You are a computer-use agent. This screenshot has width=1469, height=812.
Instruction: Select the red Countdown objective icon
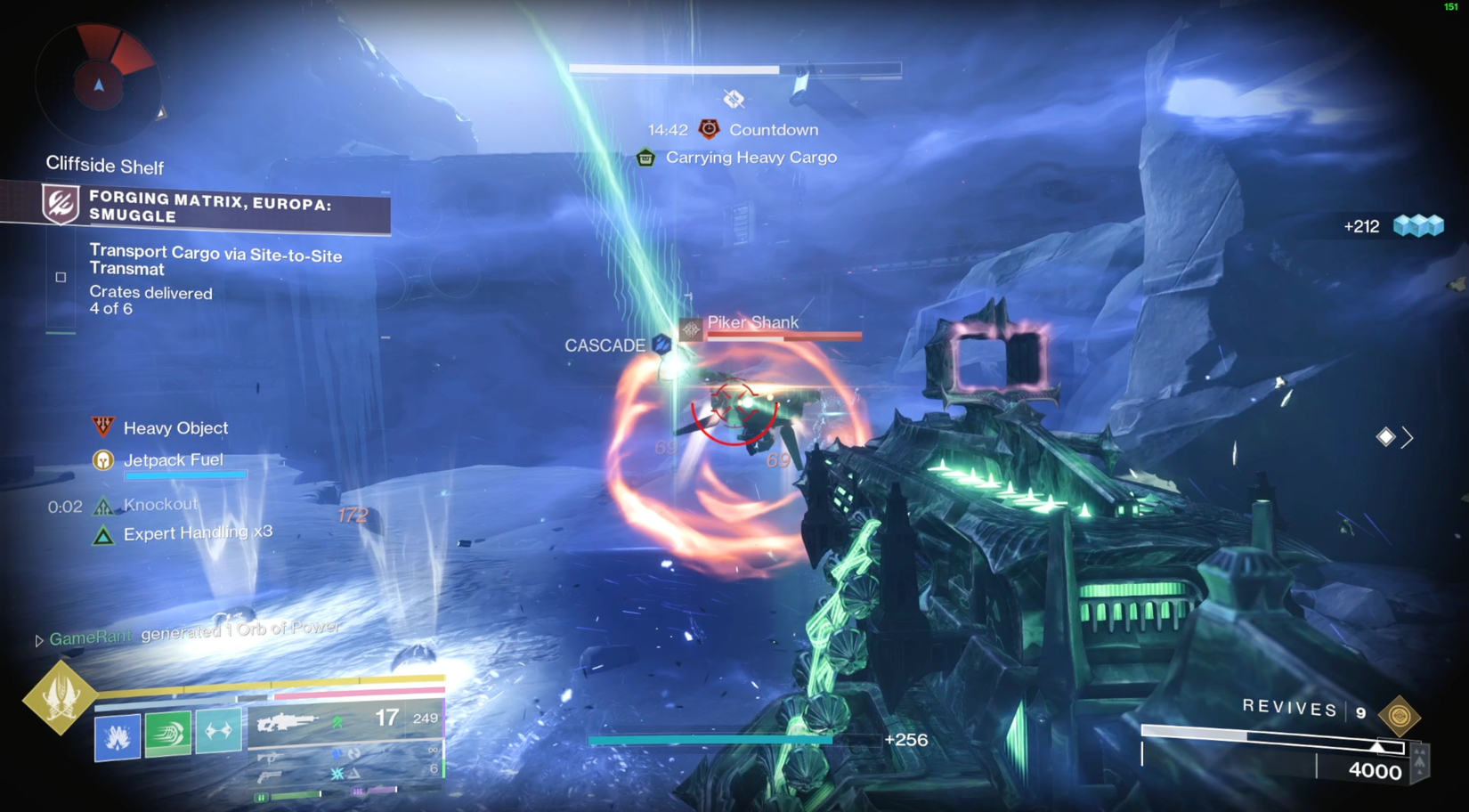[x=707, y=129]
